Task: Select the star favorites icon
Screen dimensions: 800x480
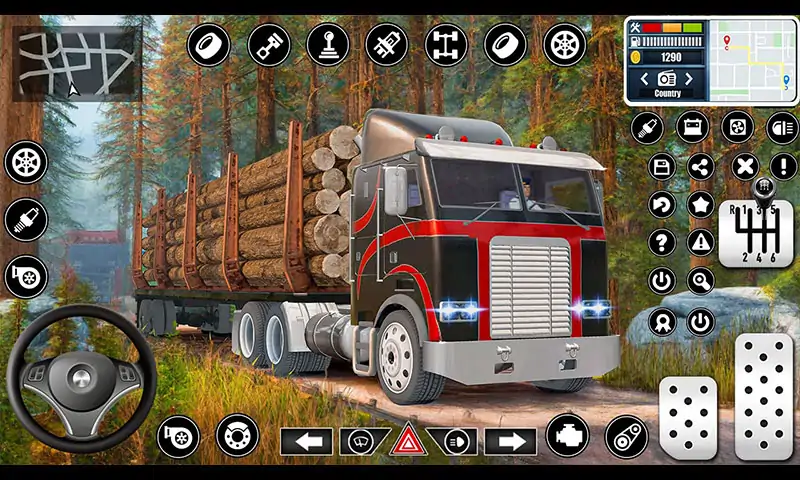Action: [x=702, y=205]
